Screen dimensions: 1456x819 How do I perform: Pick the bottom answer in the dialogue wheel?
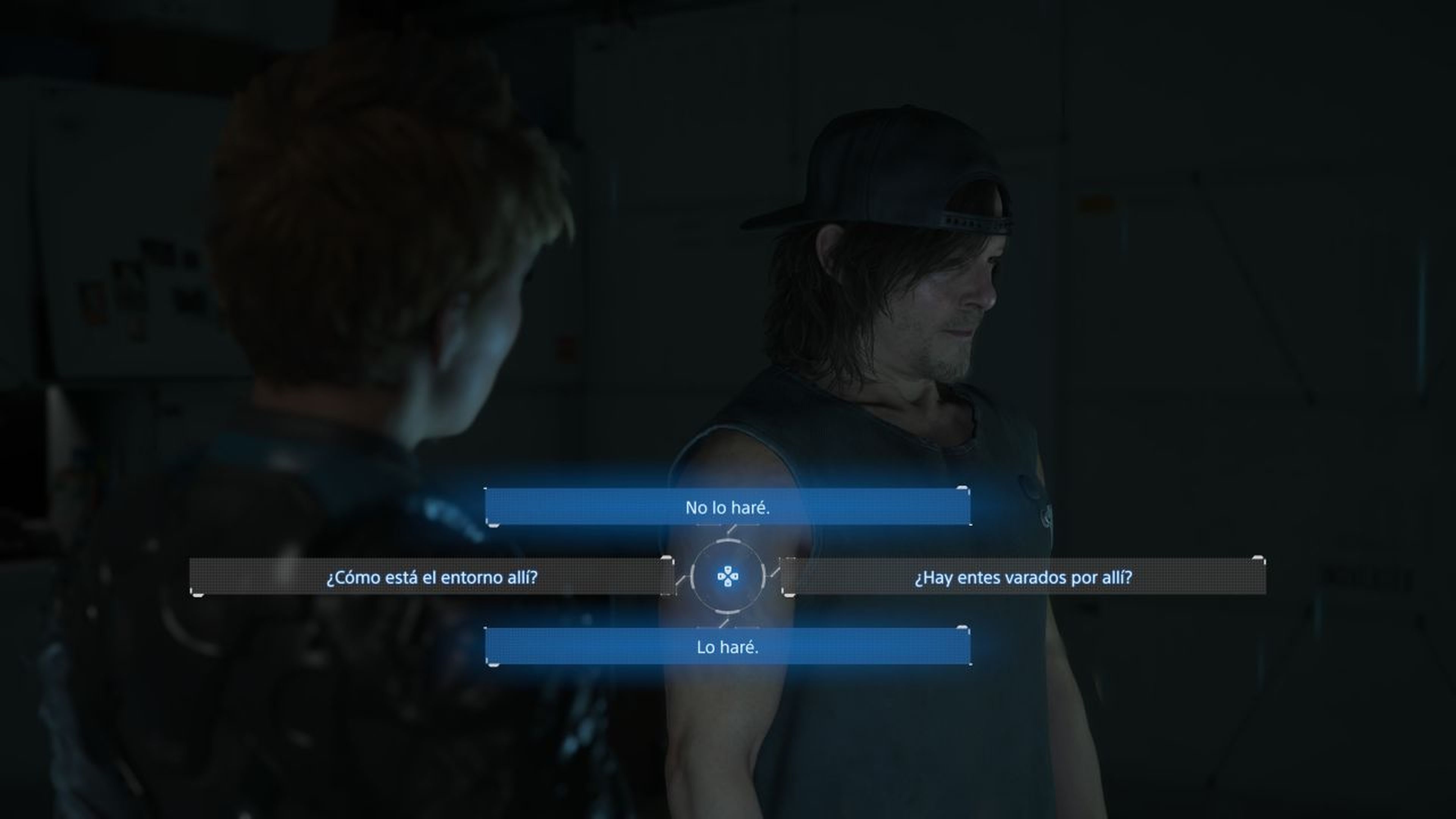728,646
